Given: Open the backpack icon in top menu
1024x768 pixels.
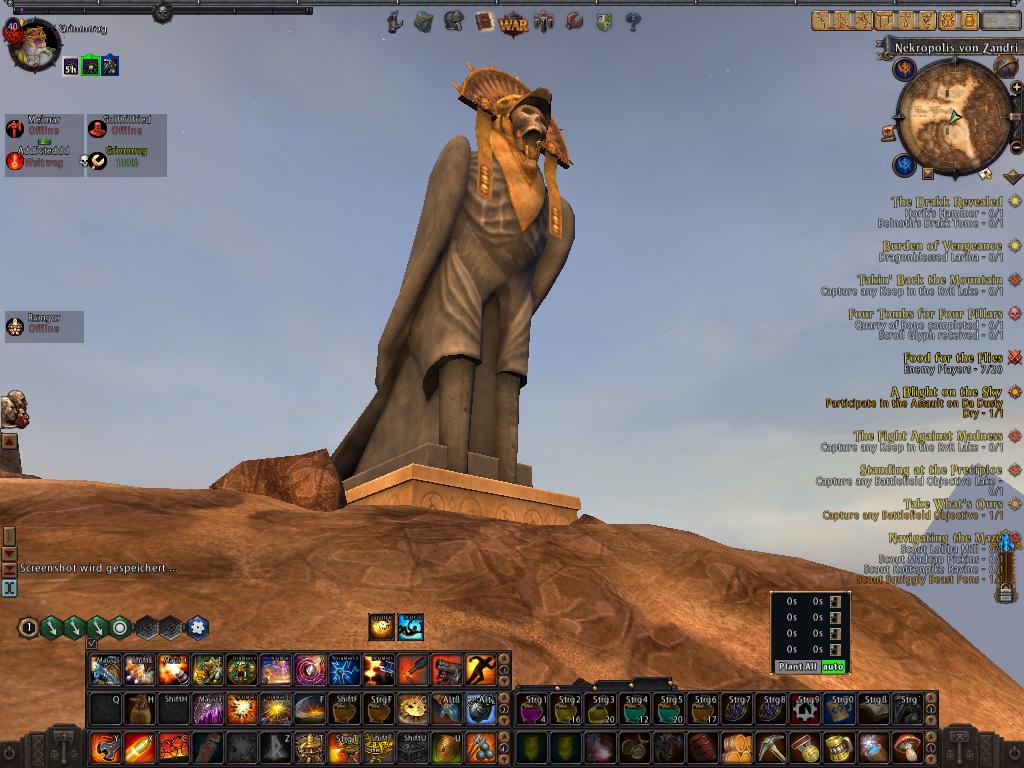Looking at the screenshot, I should (x=424, y=21).
